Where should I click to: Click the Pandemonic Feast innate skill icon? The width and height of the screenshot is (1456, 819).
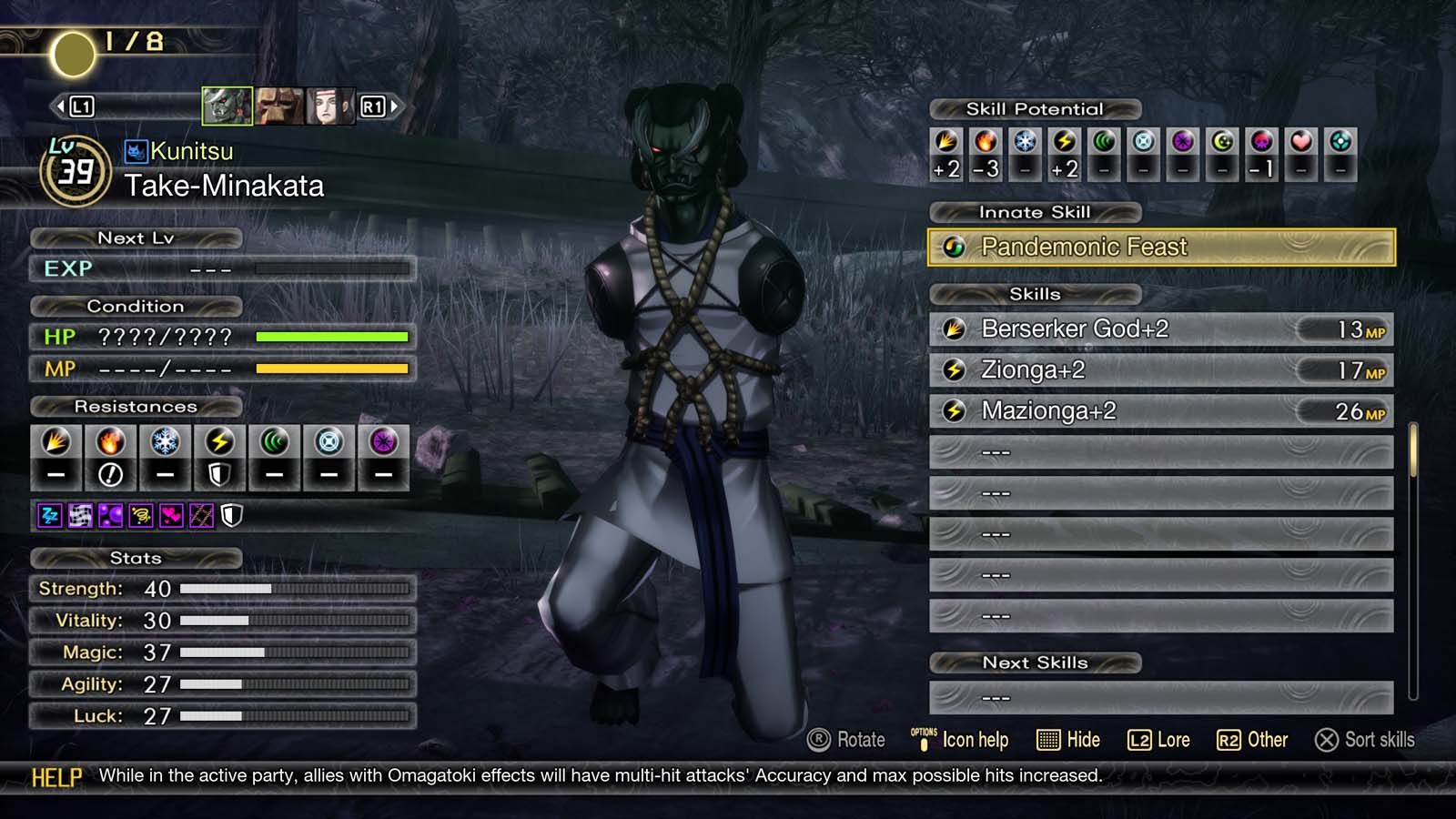coord(954,247)
